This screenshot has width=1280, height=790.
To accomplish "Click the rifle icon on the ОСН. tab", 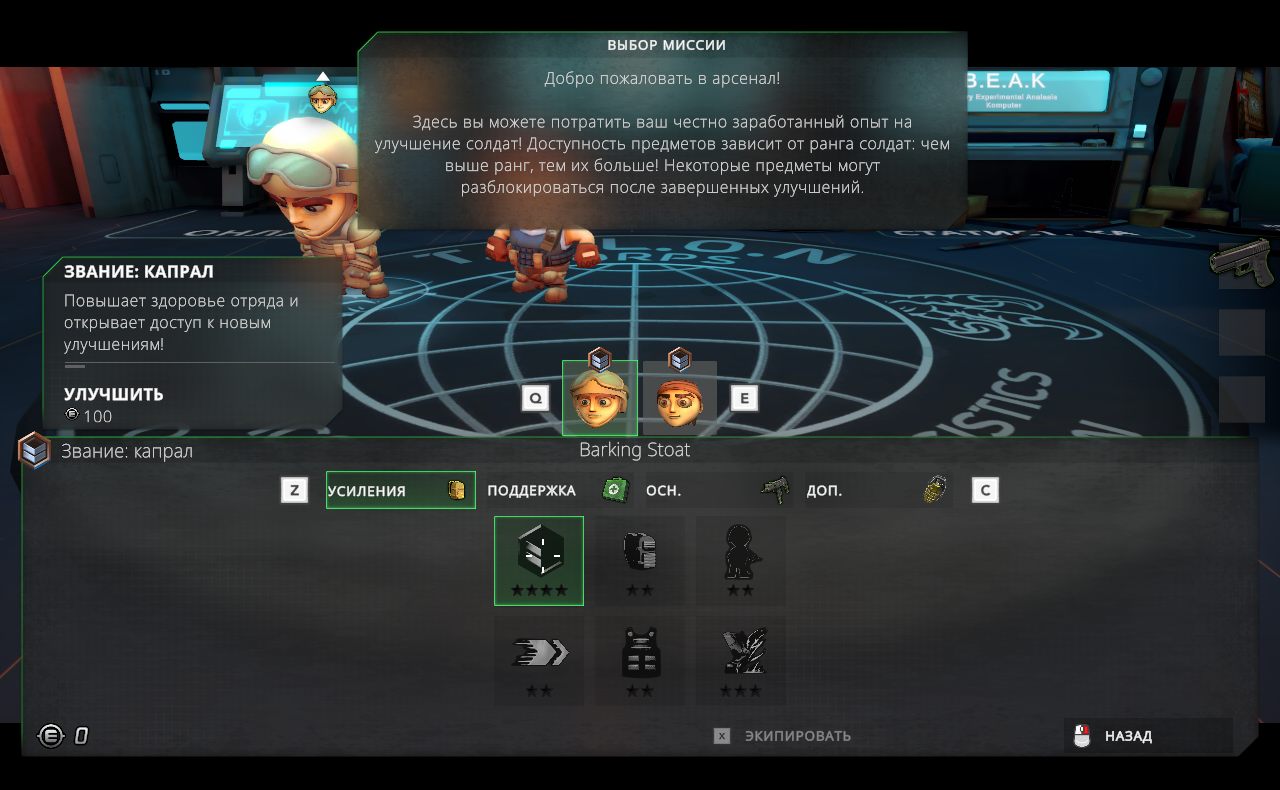I will [x=775, y=487].
